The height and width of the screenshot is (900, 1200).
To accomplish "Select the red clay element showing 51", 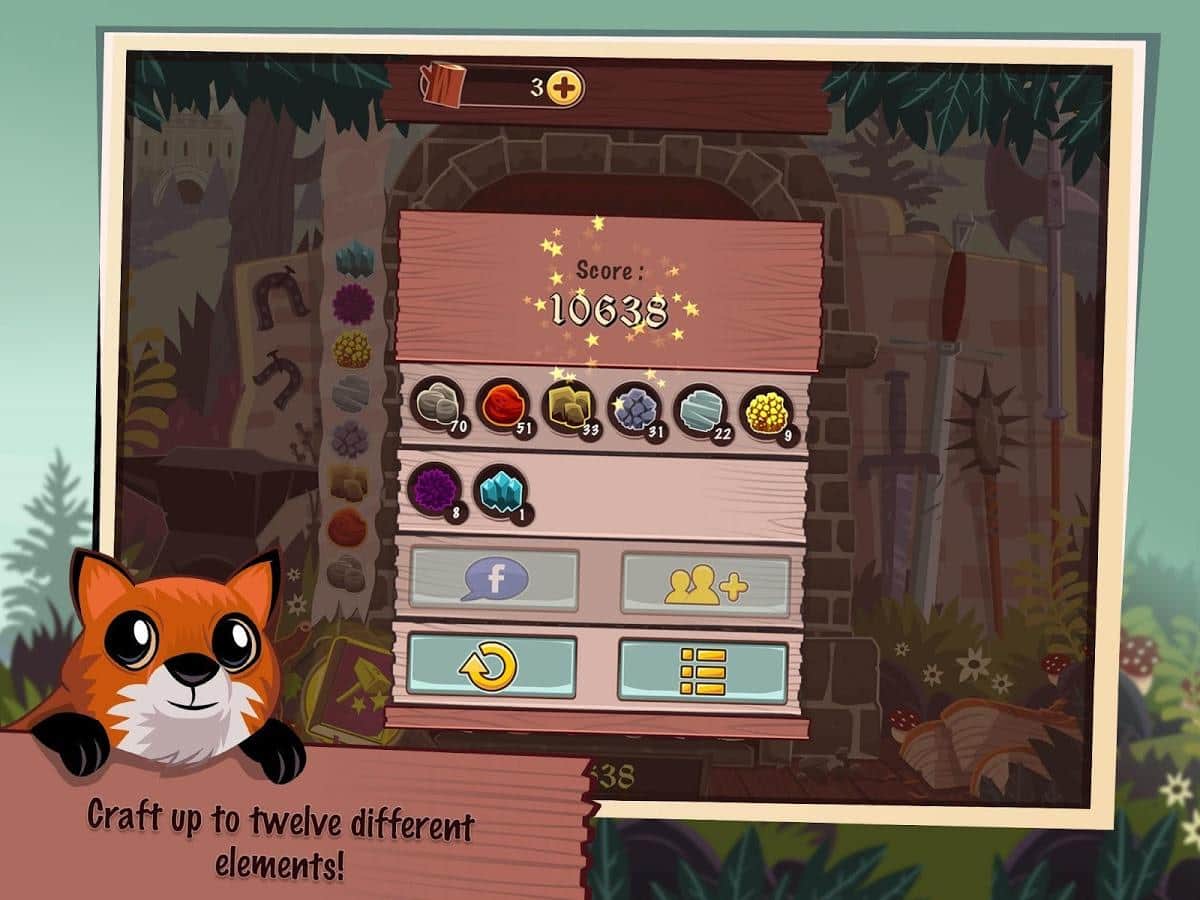I will point(503,405).
